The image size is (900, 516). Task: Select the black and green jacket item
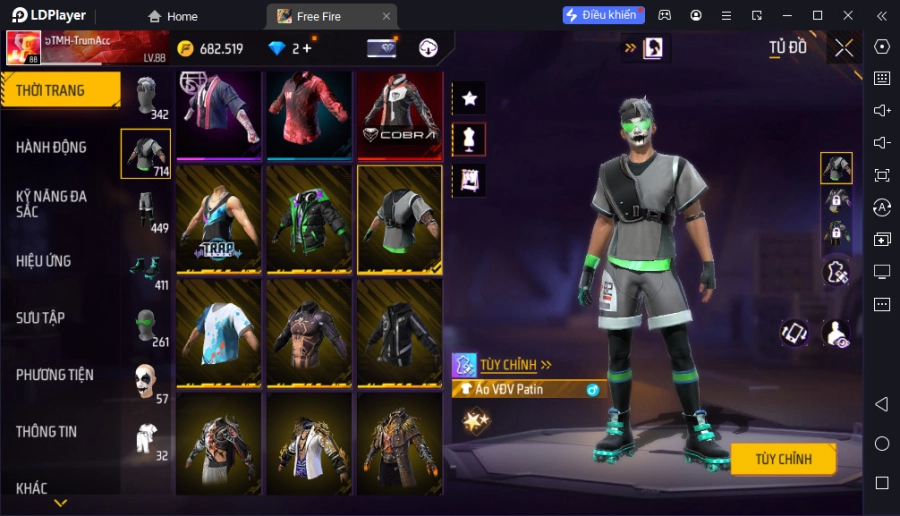coord(308,219)
